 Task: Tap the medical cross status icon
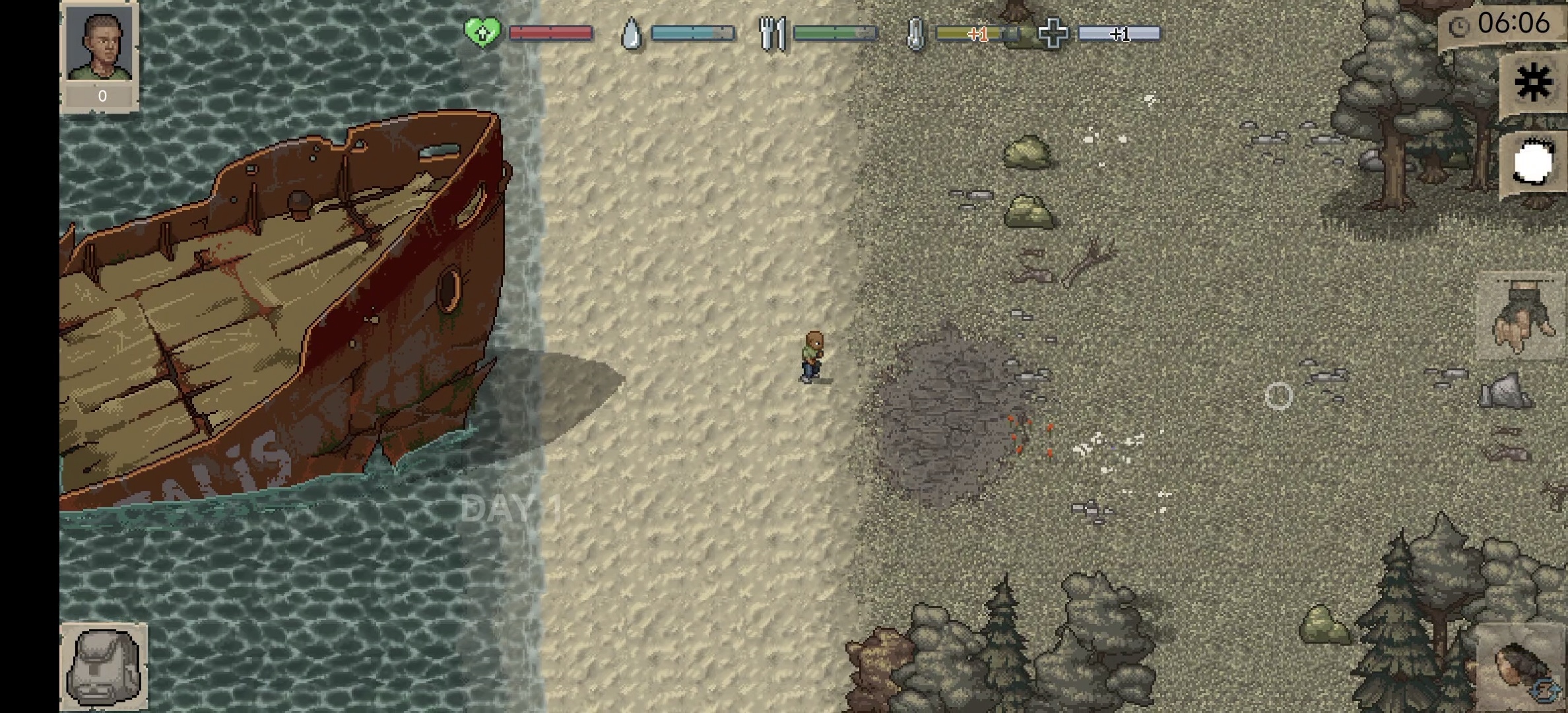1052,33
